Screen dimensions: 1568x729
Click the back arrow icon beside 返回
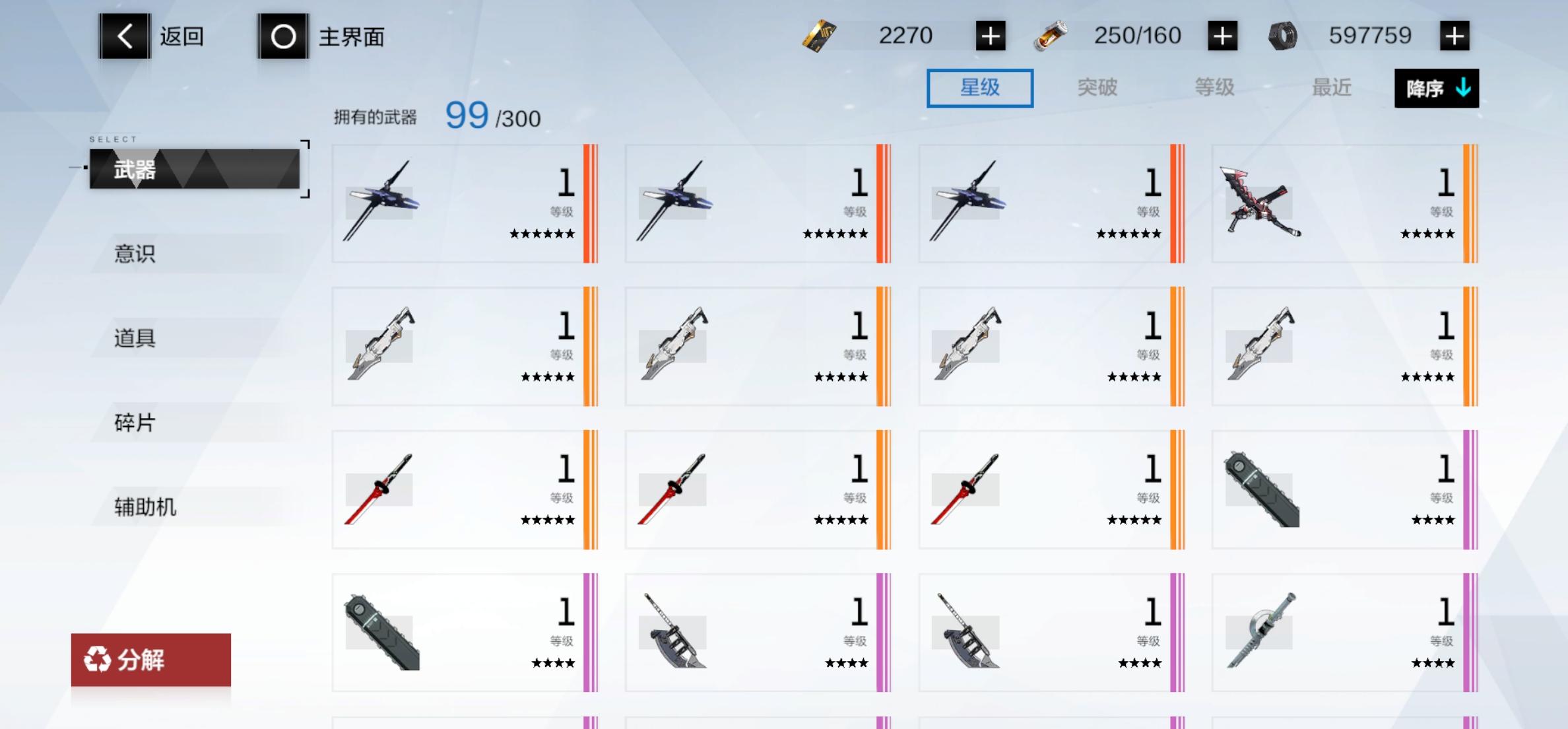point(124,36)
